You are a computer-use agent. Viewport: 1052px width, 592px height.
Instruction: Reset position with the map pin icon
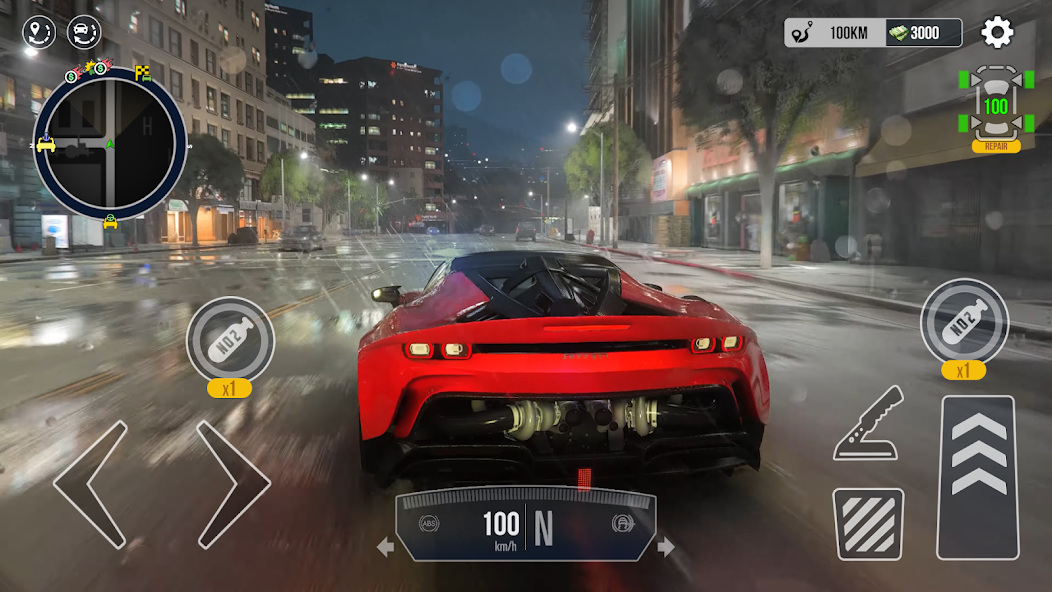(39, 33)
